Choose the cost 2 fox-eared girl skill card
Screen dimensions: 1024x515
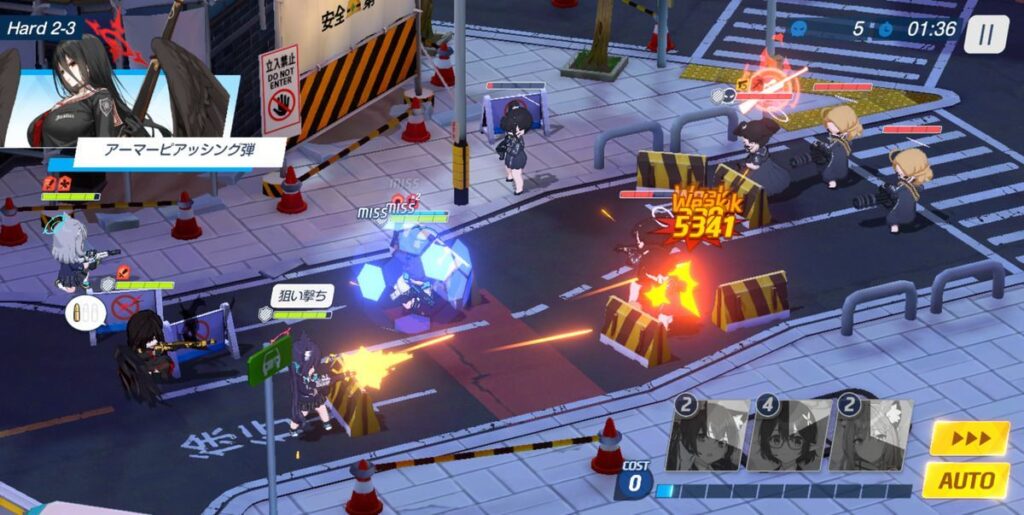pos(871,436)
